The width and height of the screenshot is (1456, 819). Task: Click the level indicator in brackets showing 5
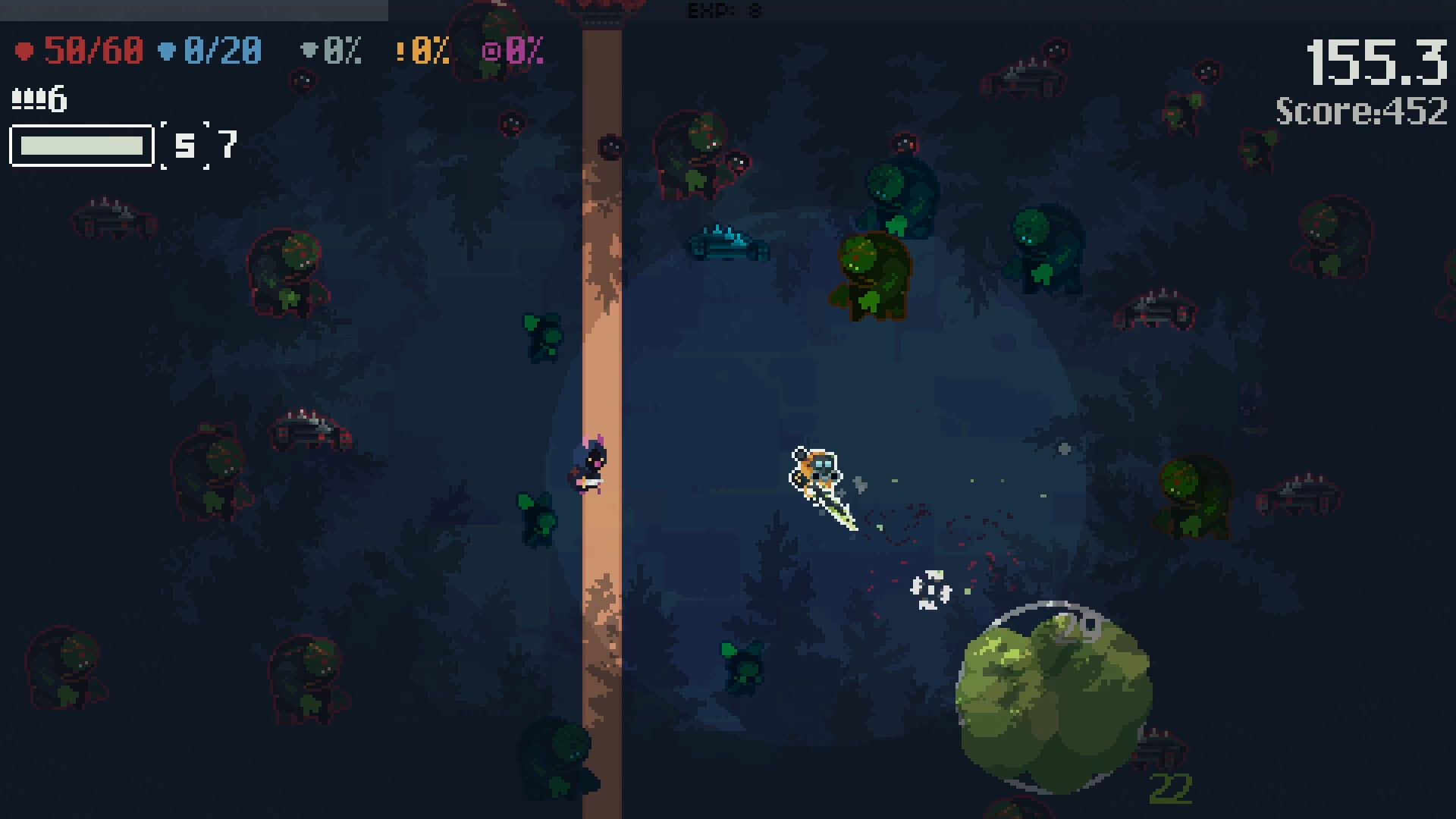pos(184,146)
